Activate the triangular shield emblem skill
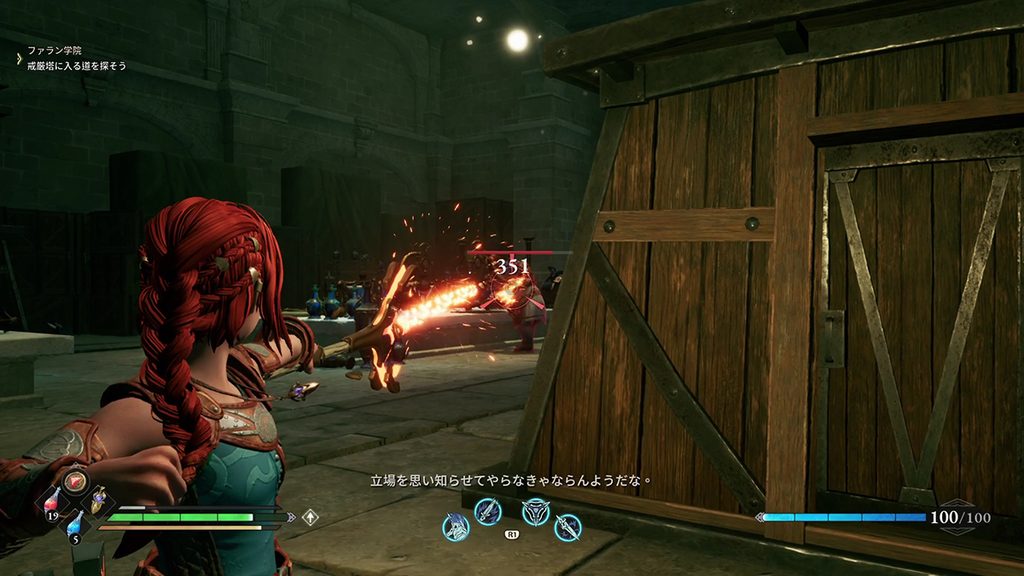1024x576 pixels. (536, 511)
